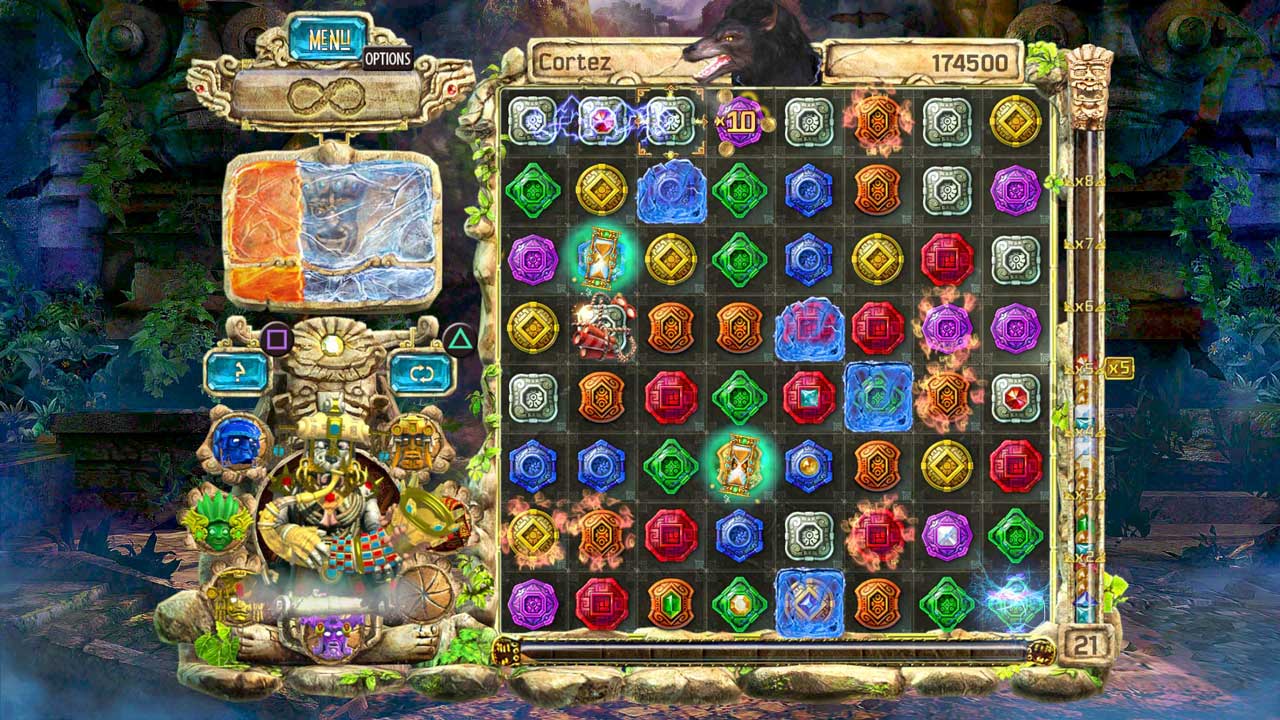
Task: Click the x10 gold coin bonus token
Action: pos(737,122)
